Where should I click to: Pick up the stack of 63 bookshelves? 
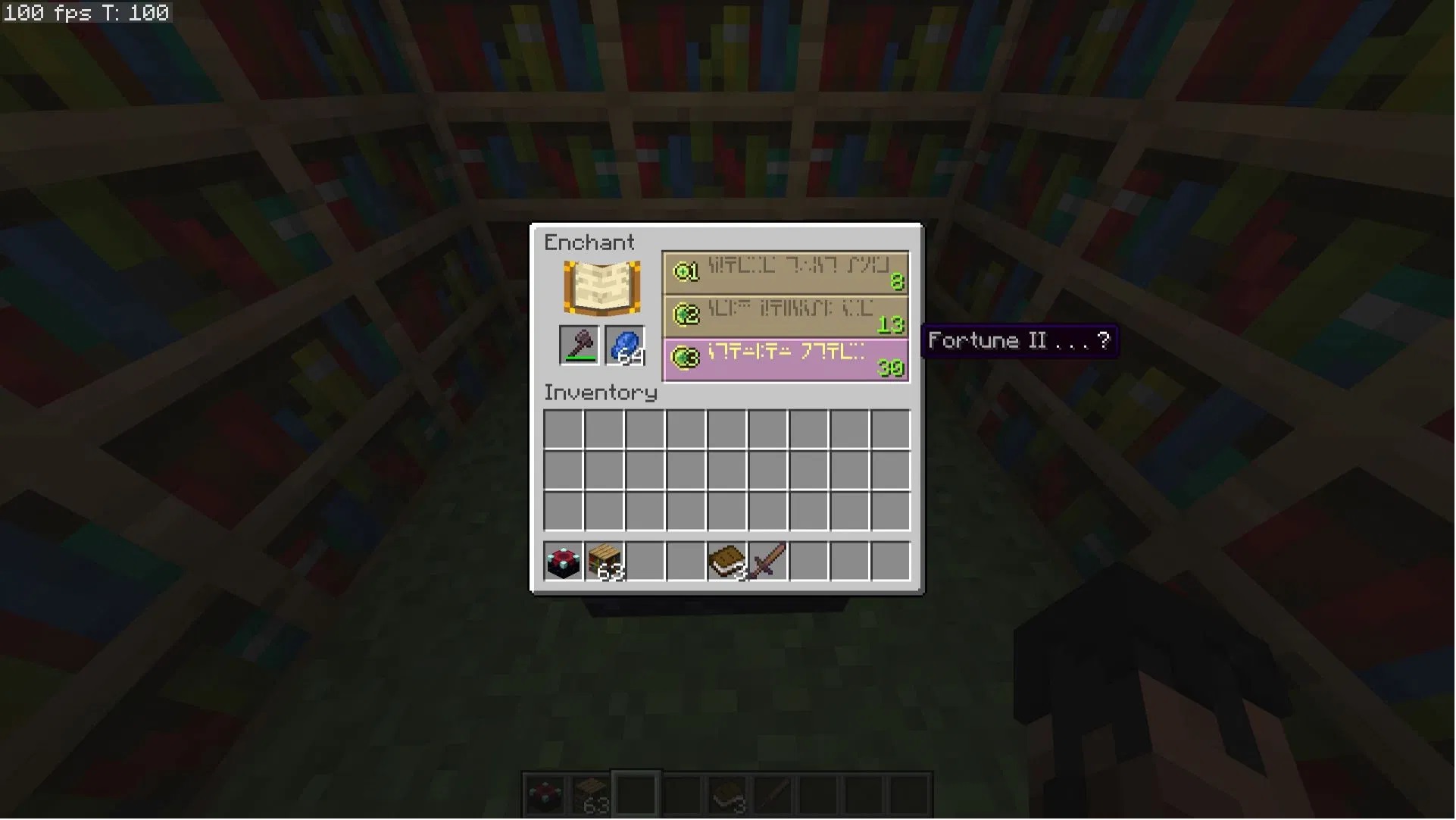605,562
